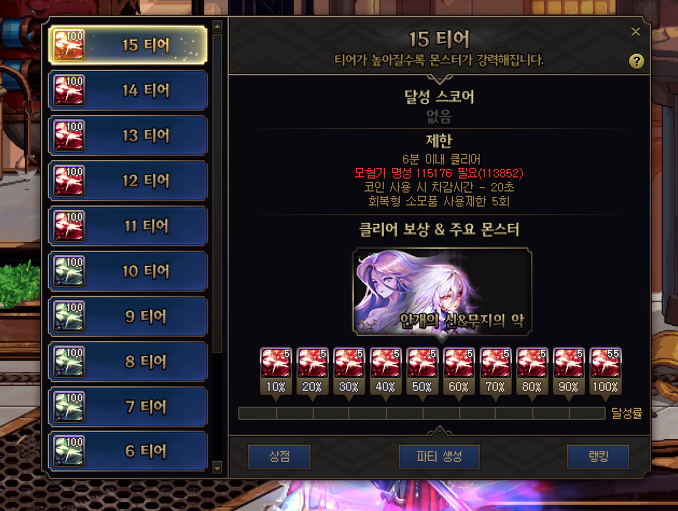Select the 10 티어 entry

(x=128, y=271)
